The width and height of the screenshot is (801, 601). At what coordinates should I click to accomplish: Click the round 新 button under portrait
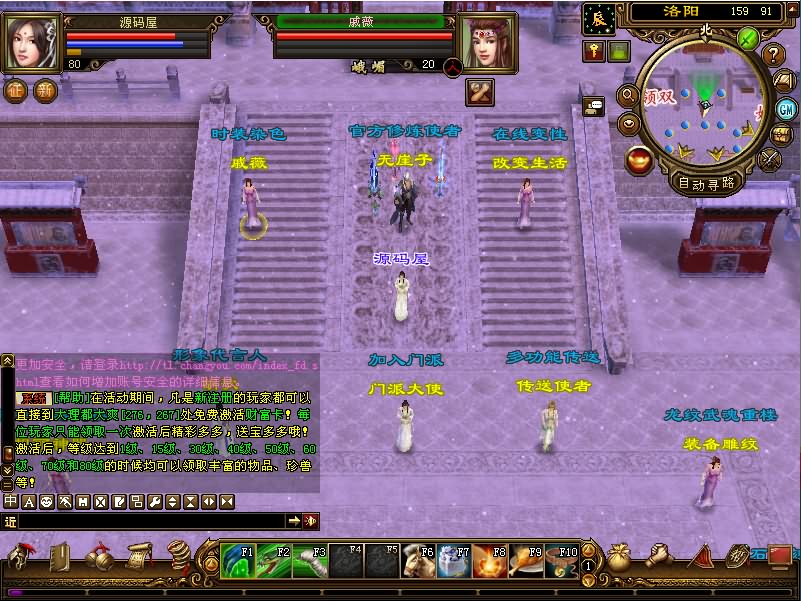click(x=45, y=90)
